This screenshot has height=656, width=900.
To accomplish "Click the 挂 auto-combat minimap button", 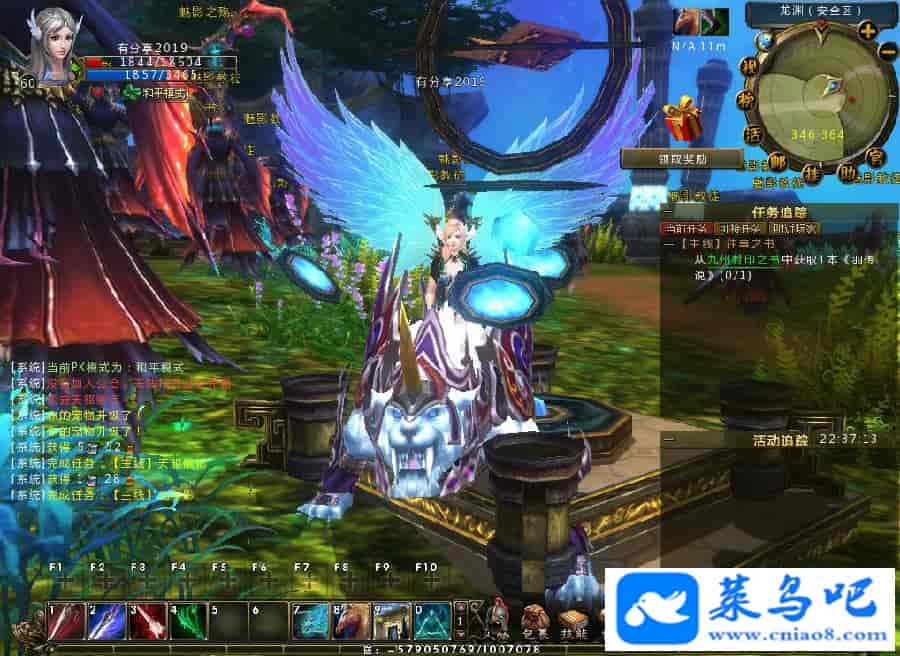I will click(811, 174).
